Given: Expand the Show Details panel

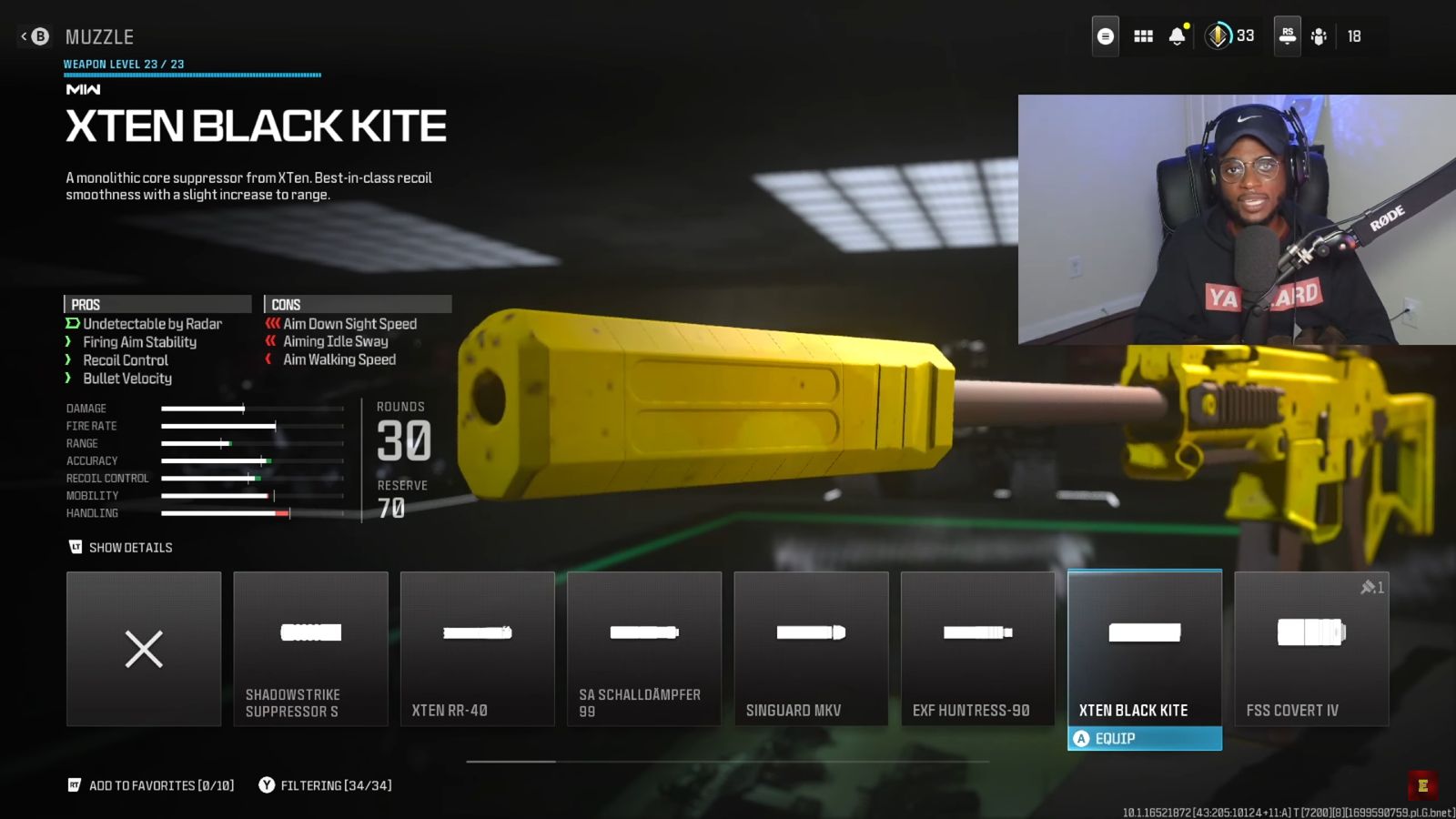Looking at the screenshot, I should pyautogui.click(x=121, y=547).
